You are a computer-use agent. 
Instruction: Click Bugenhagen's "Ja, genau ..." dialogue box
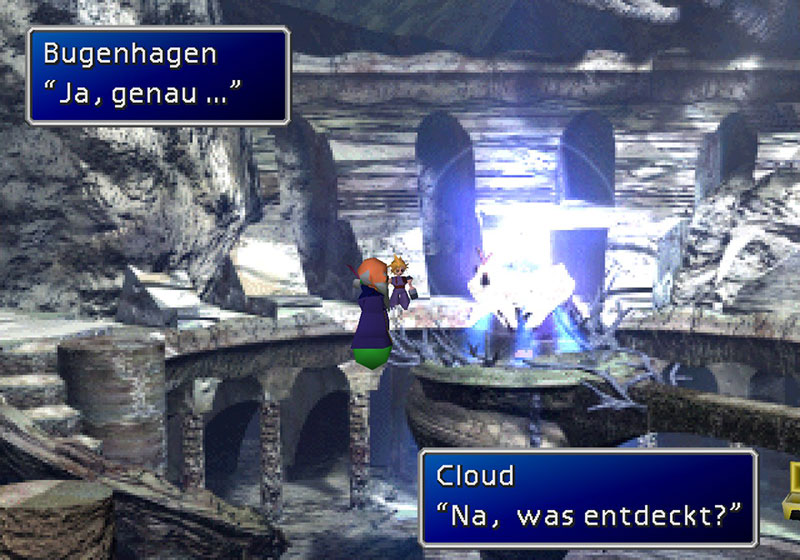(158, 76)
